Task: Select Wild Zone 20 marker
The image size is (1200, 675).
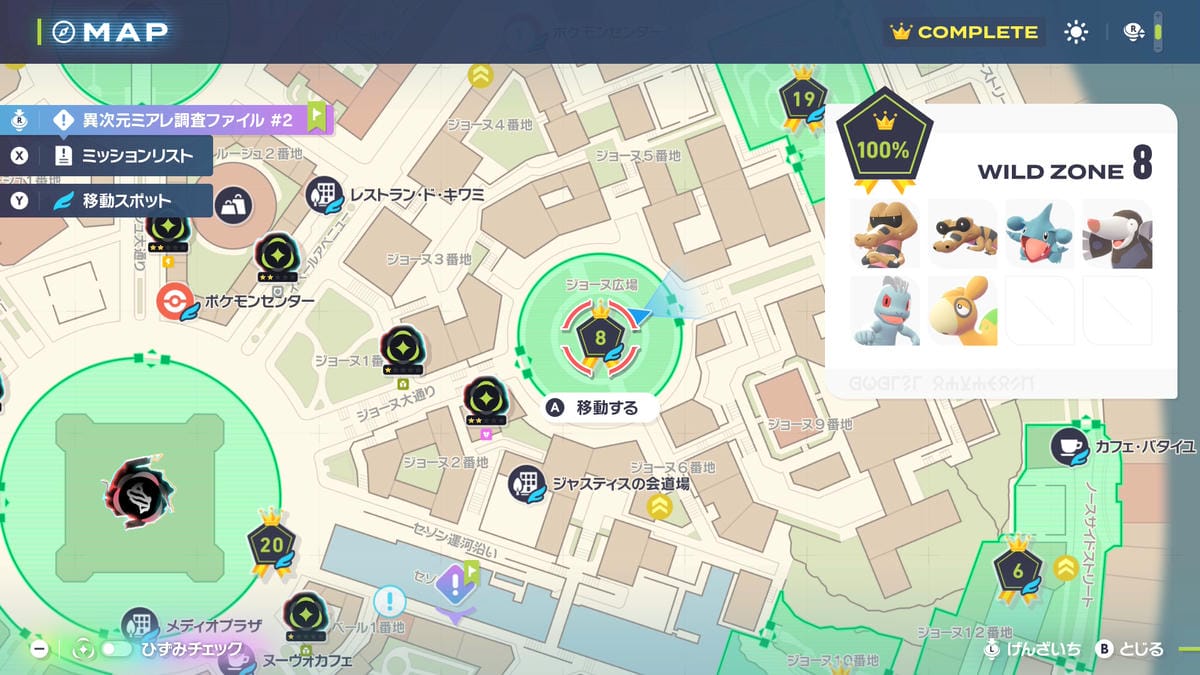Action: pos(271,545)
